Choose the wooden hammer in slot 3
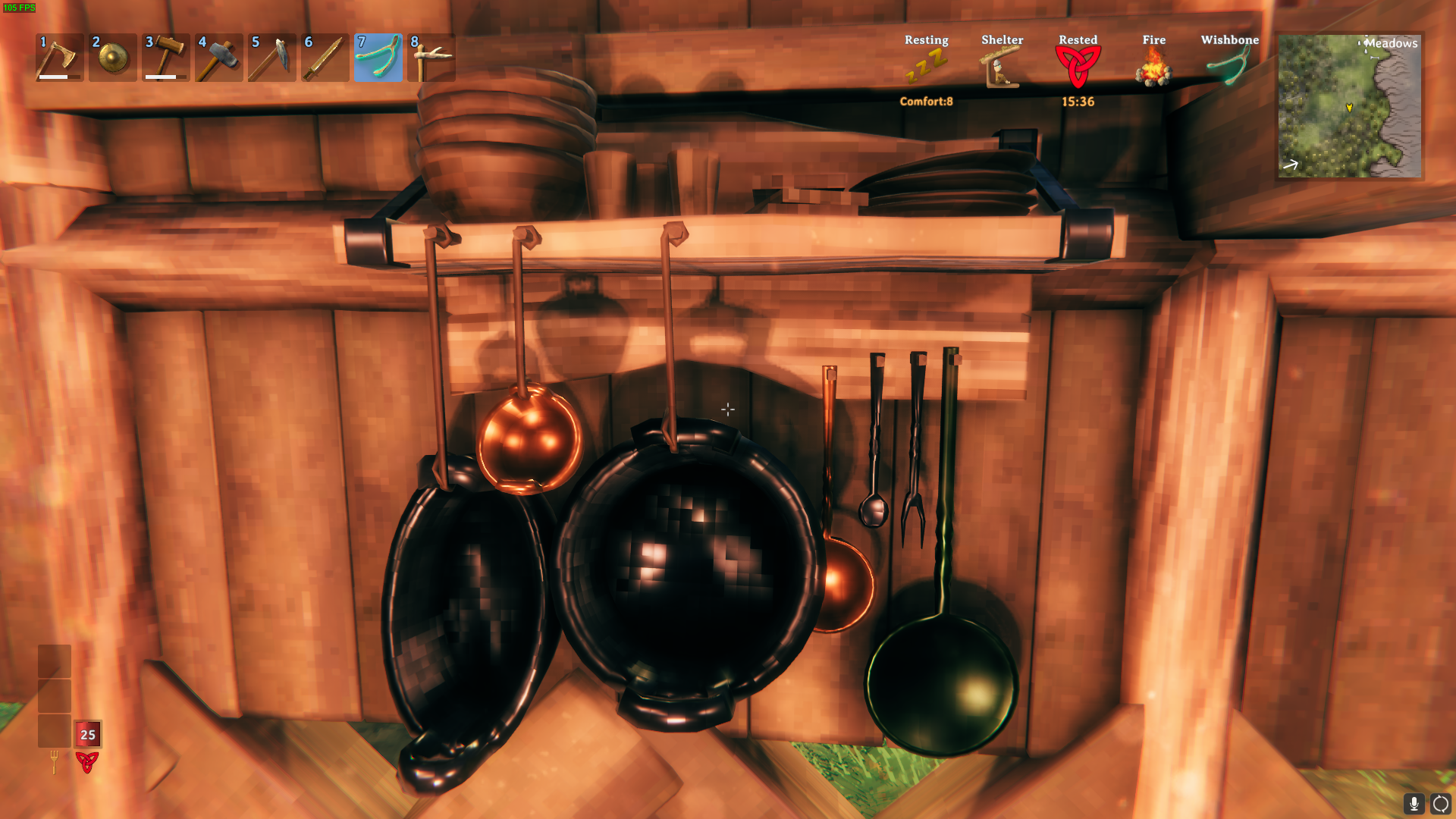Screen dimensions: 1456x819 (165, 58)
